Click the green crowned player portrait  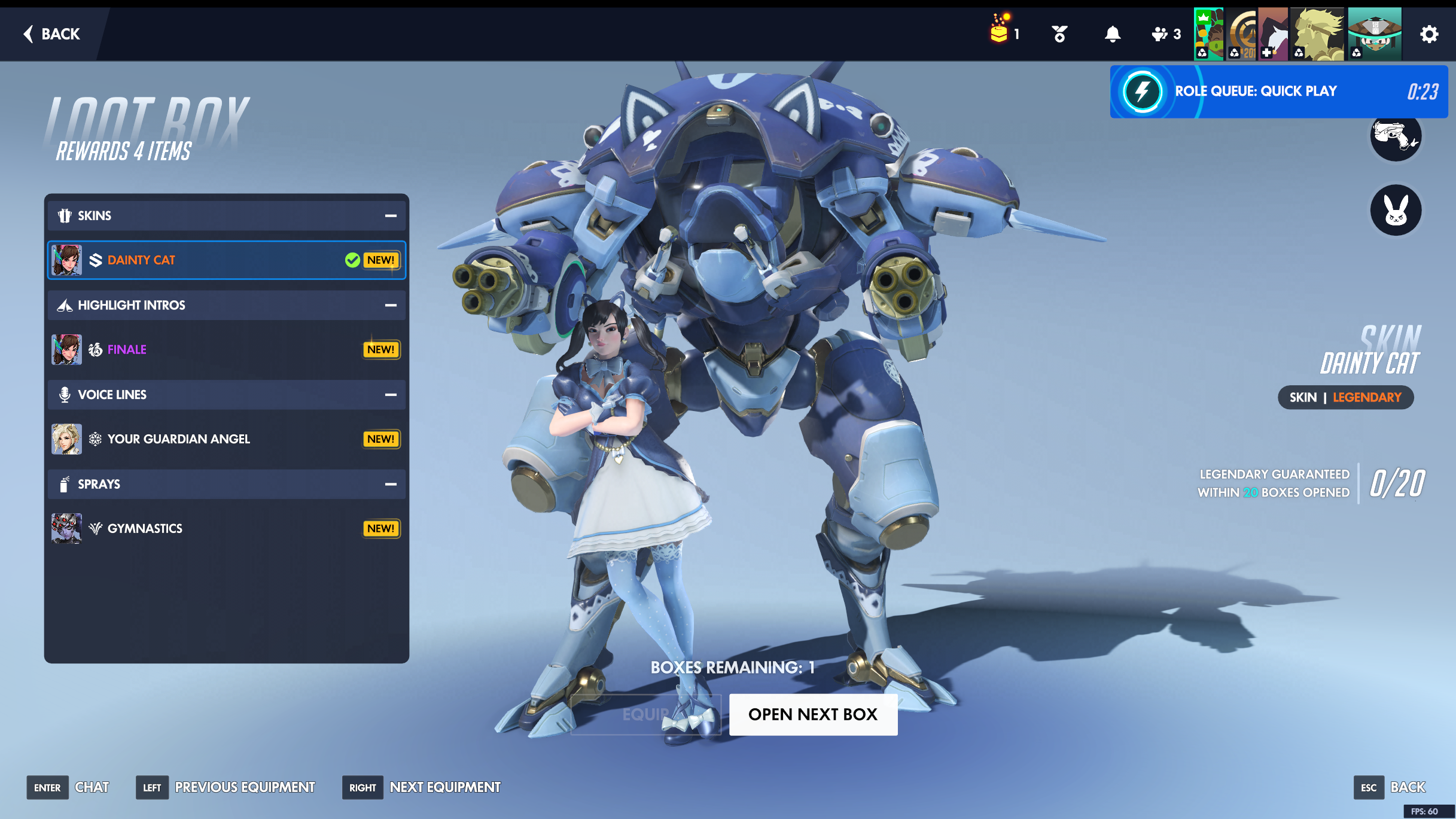(x=1208, y=34)
